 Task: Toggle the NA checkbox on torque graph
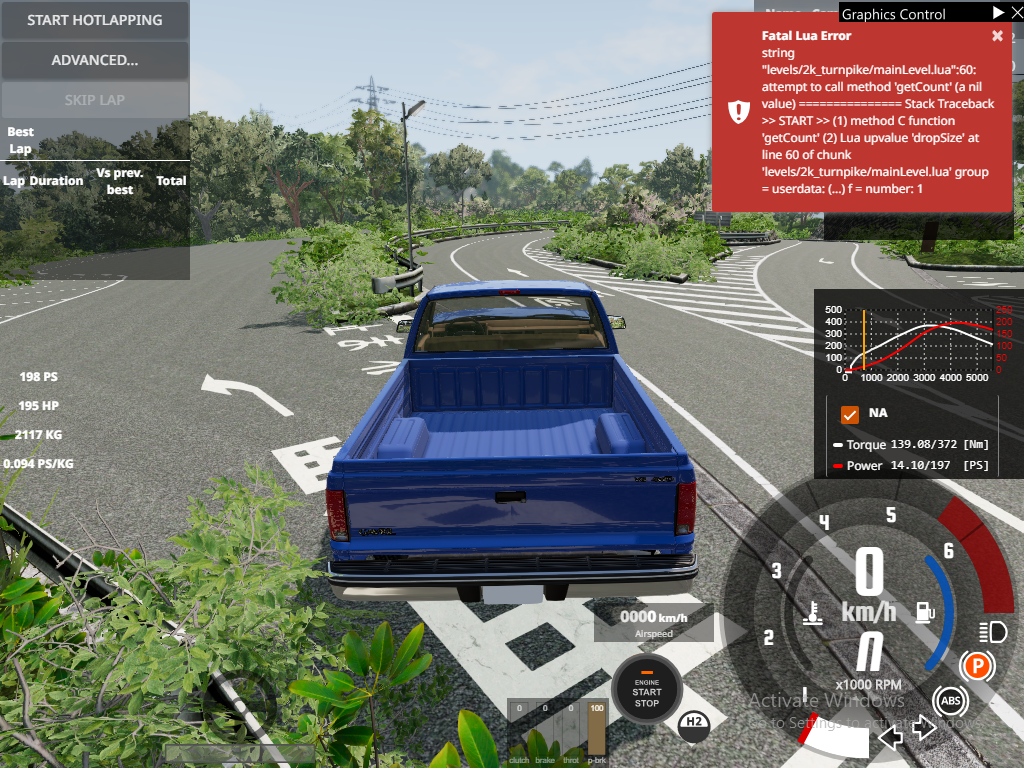pyautogui.click(x=851, y=413)
